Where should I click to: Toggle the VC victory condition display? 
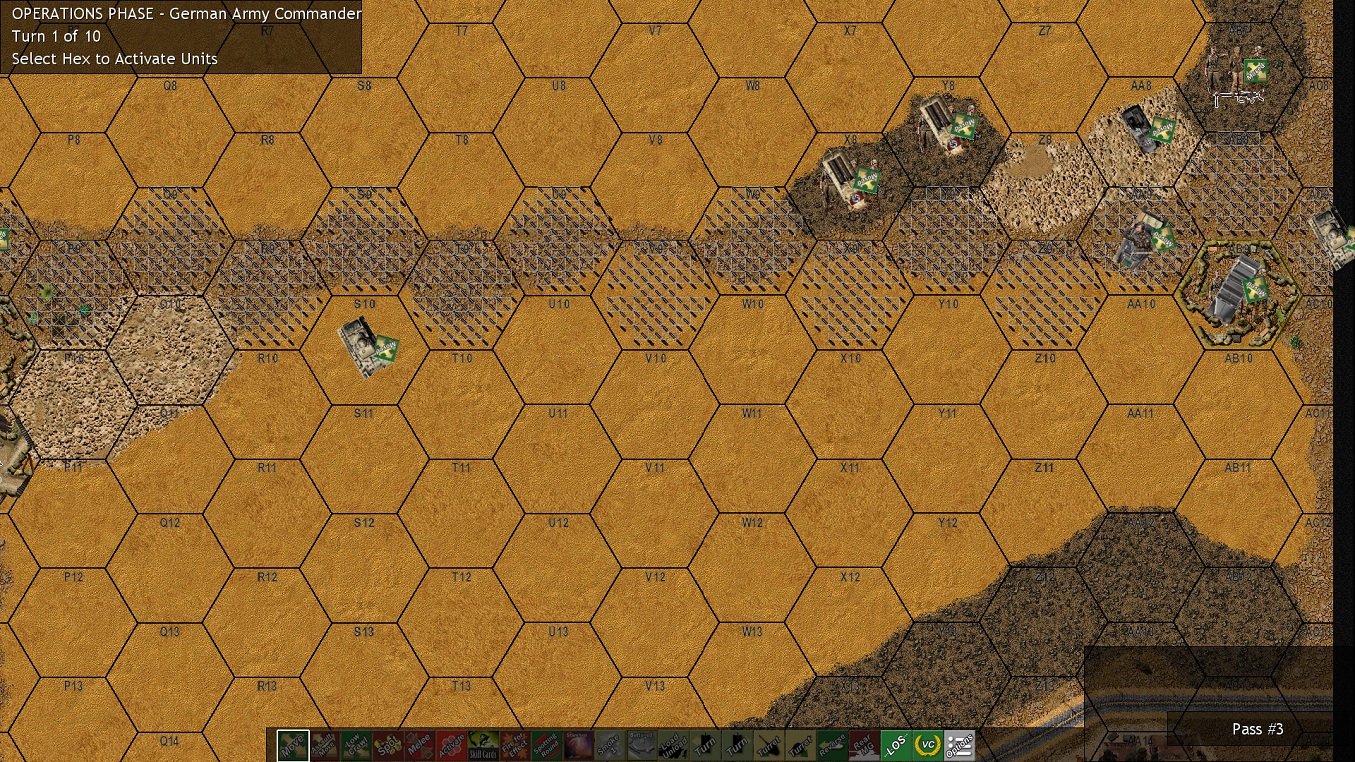tap(928, 744)
